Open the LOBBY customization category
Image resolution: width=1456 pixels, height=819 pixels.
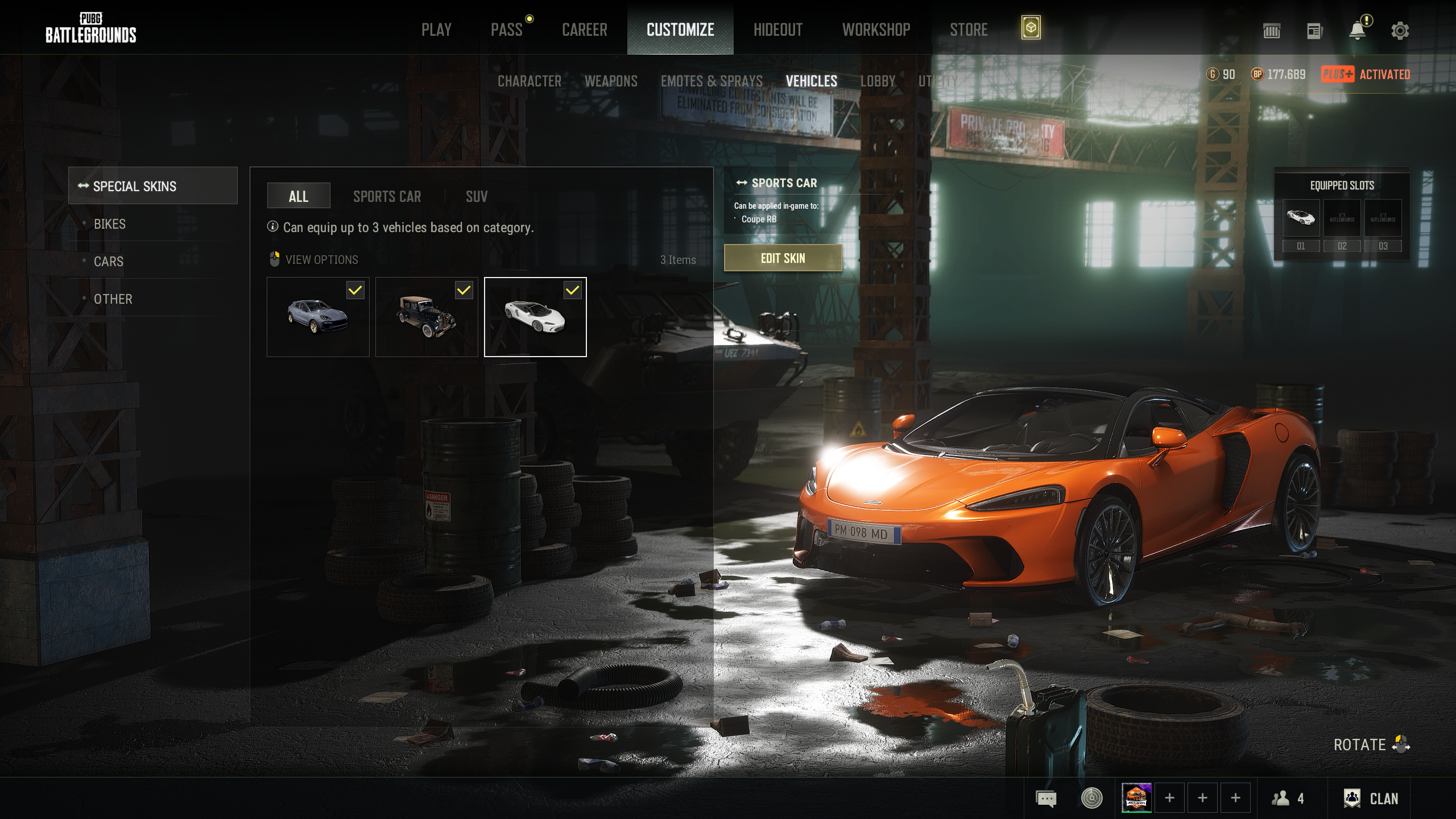coord(878,81)
